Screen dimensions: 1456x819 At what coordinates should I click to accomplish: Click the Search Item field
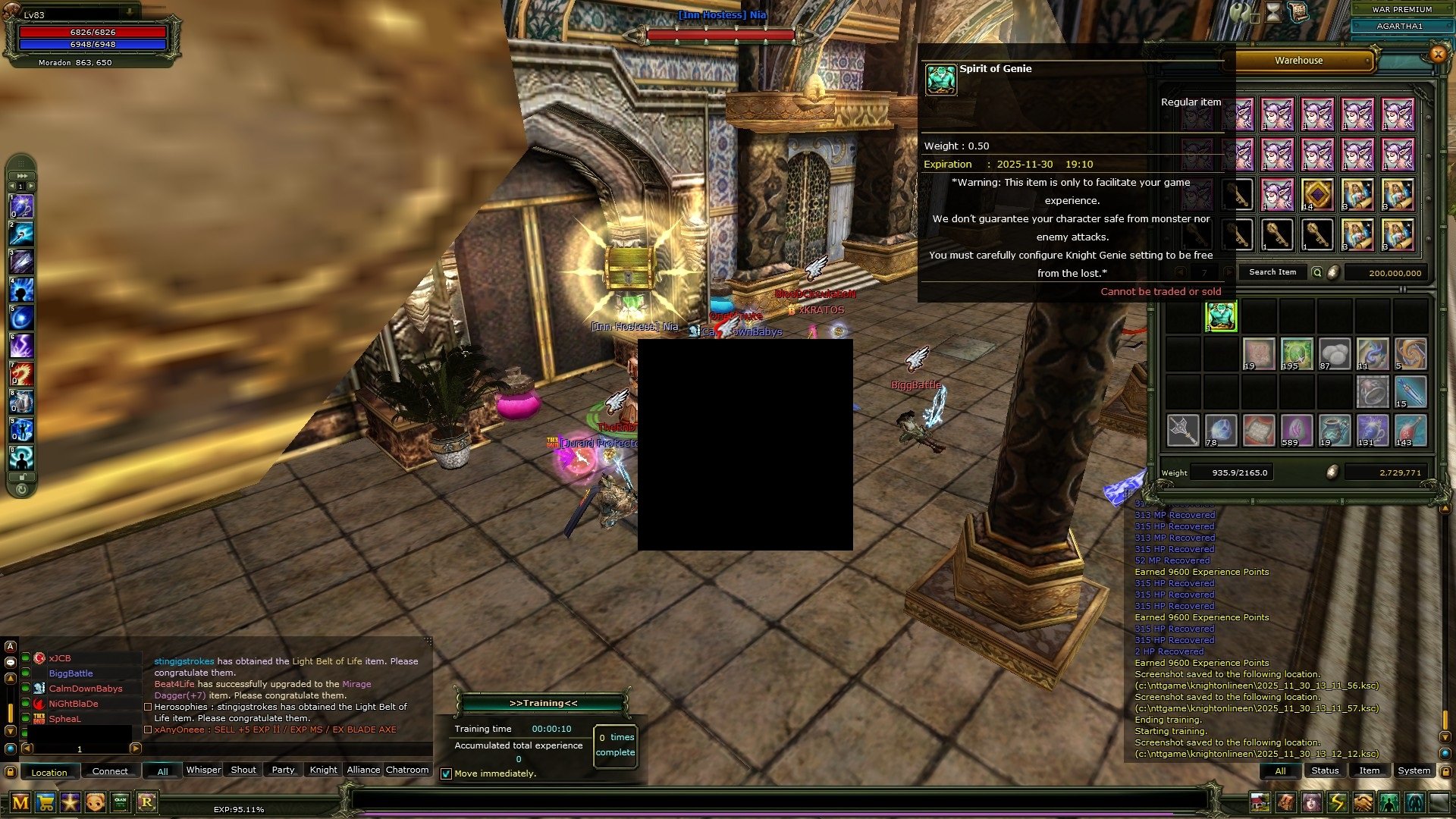click(1272, 272)
